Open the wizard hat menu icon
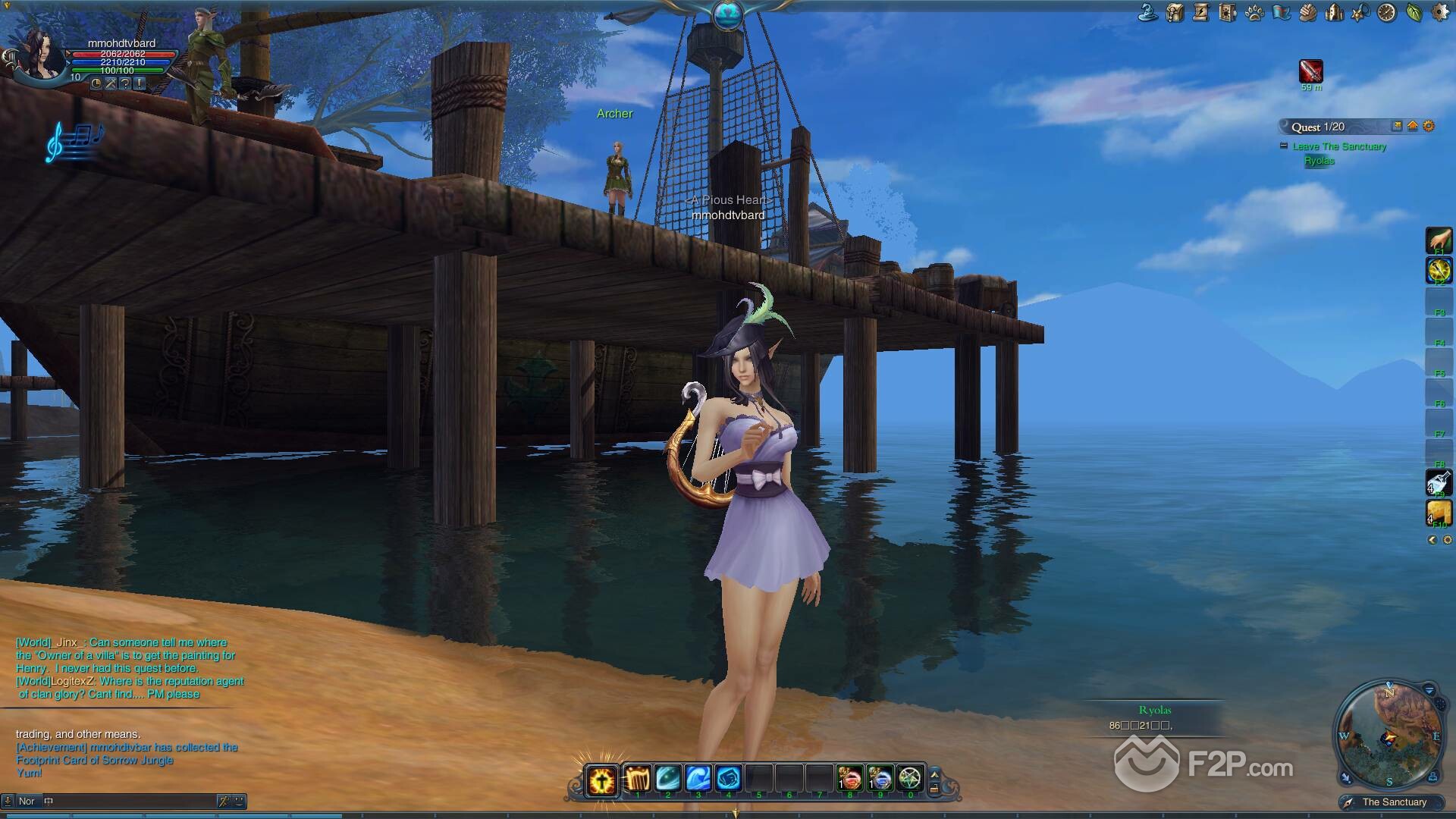 pyautogui.click(x=1148, y=12)
